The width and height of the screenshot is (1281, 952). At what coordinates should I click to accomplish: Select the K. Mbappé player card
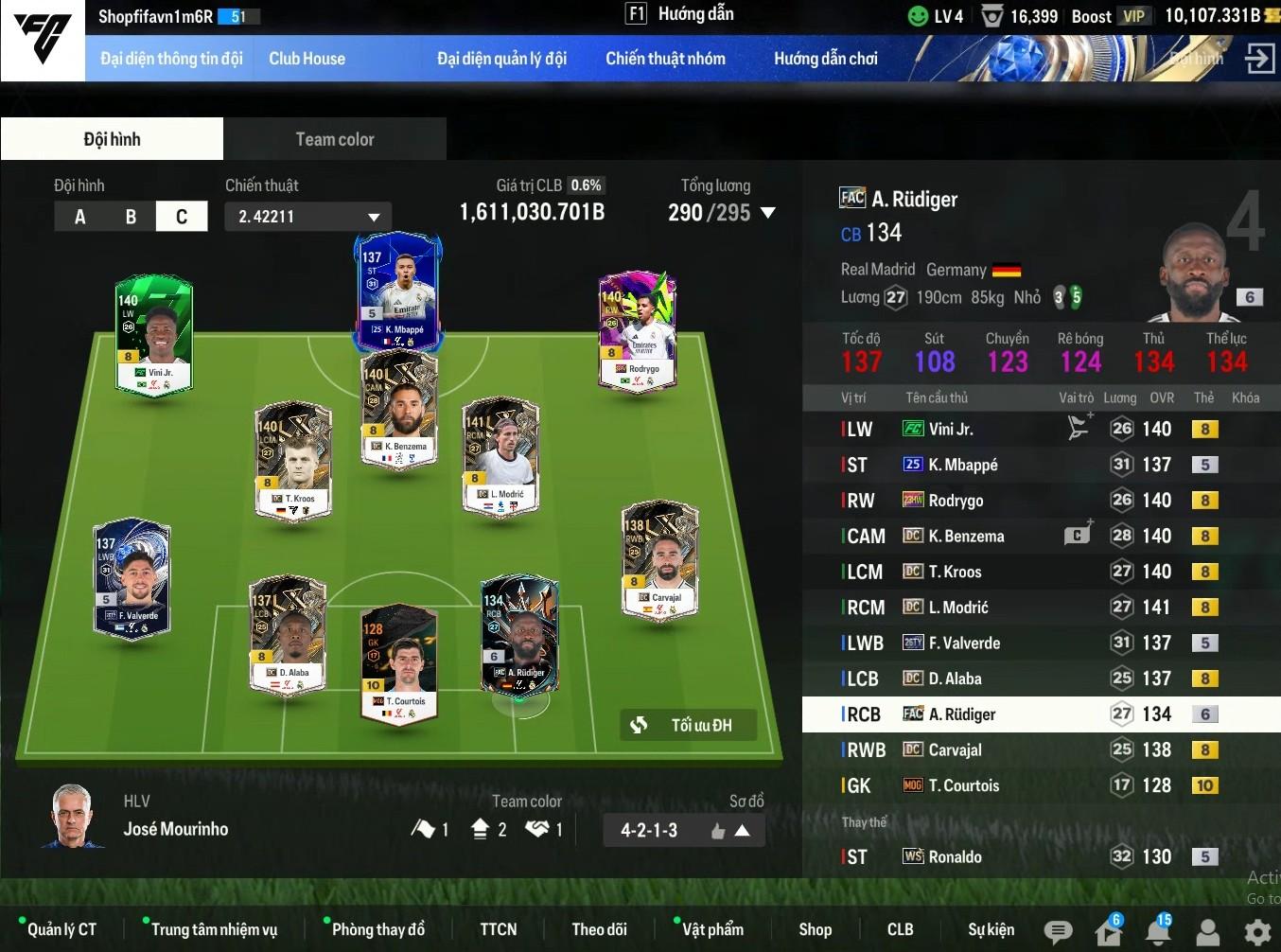click(397, 289)
